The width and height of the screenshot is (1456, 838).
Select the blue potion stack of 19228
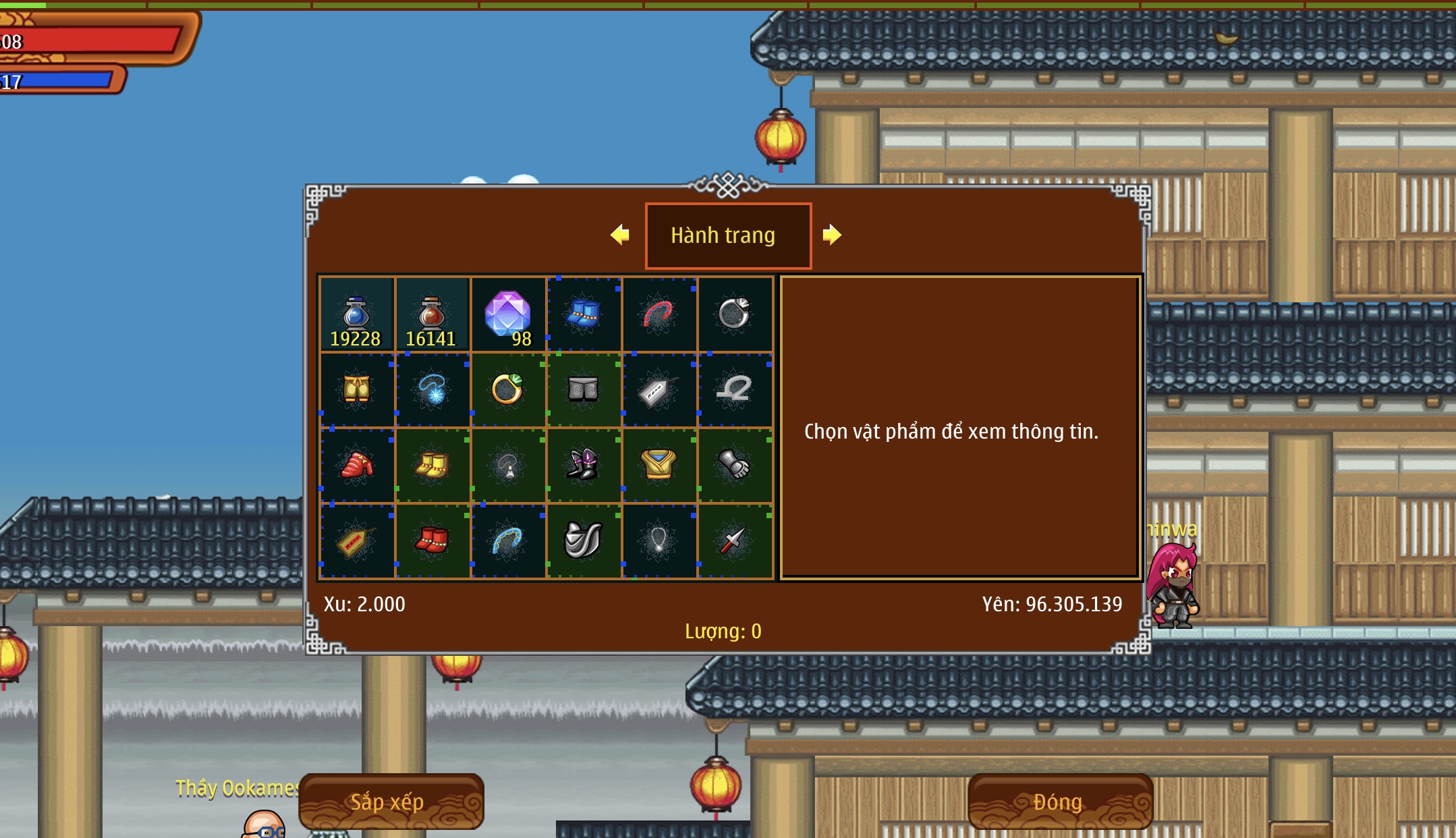356,314
